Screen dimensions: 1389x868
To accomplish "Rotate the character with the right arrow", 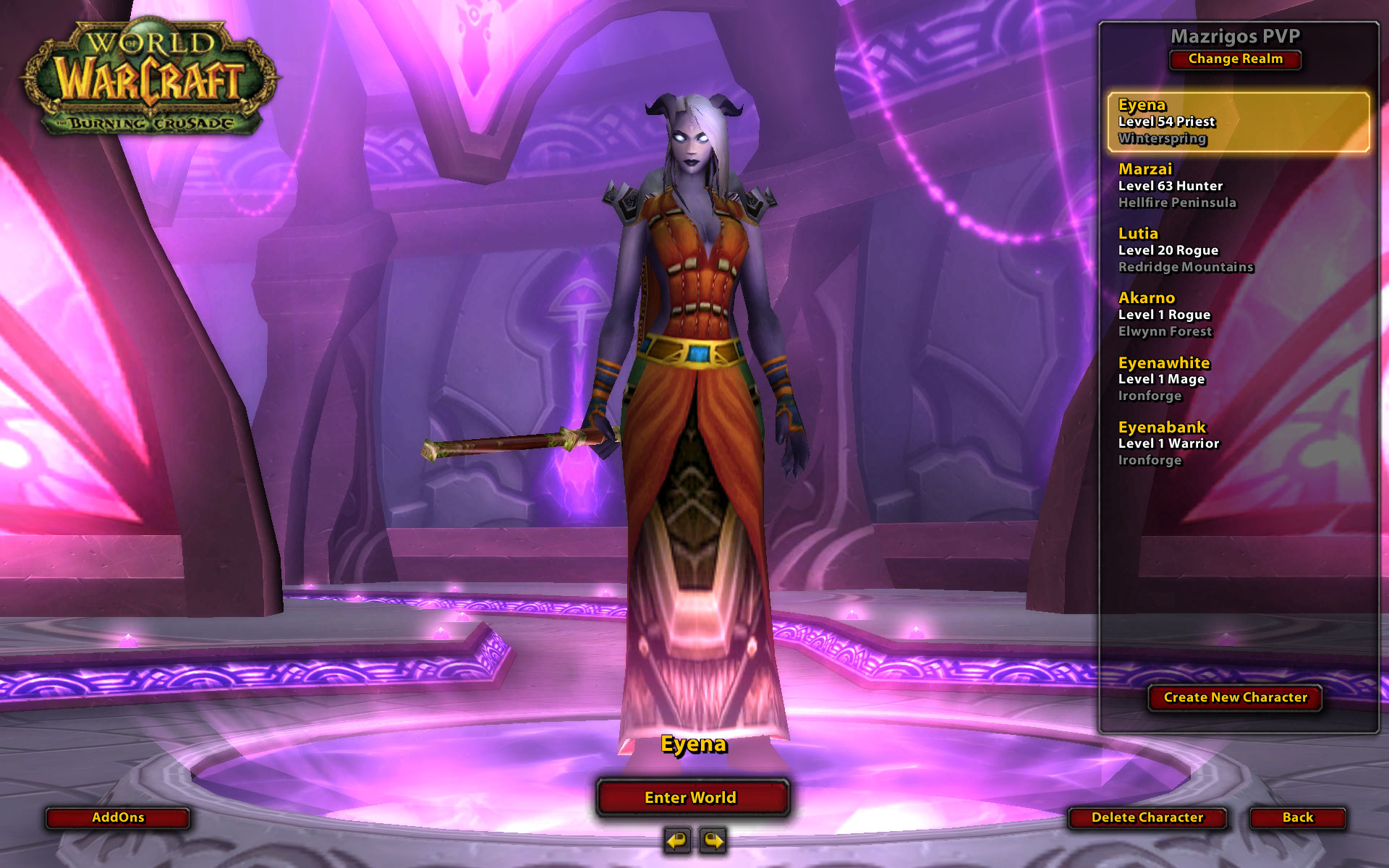I will click(x=713, y=841).
